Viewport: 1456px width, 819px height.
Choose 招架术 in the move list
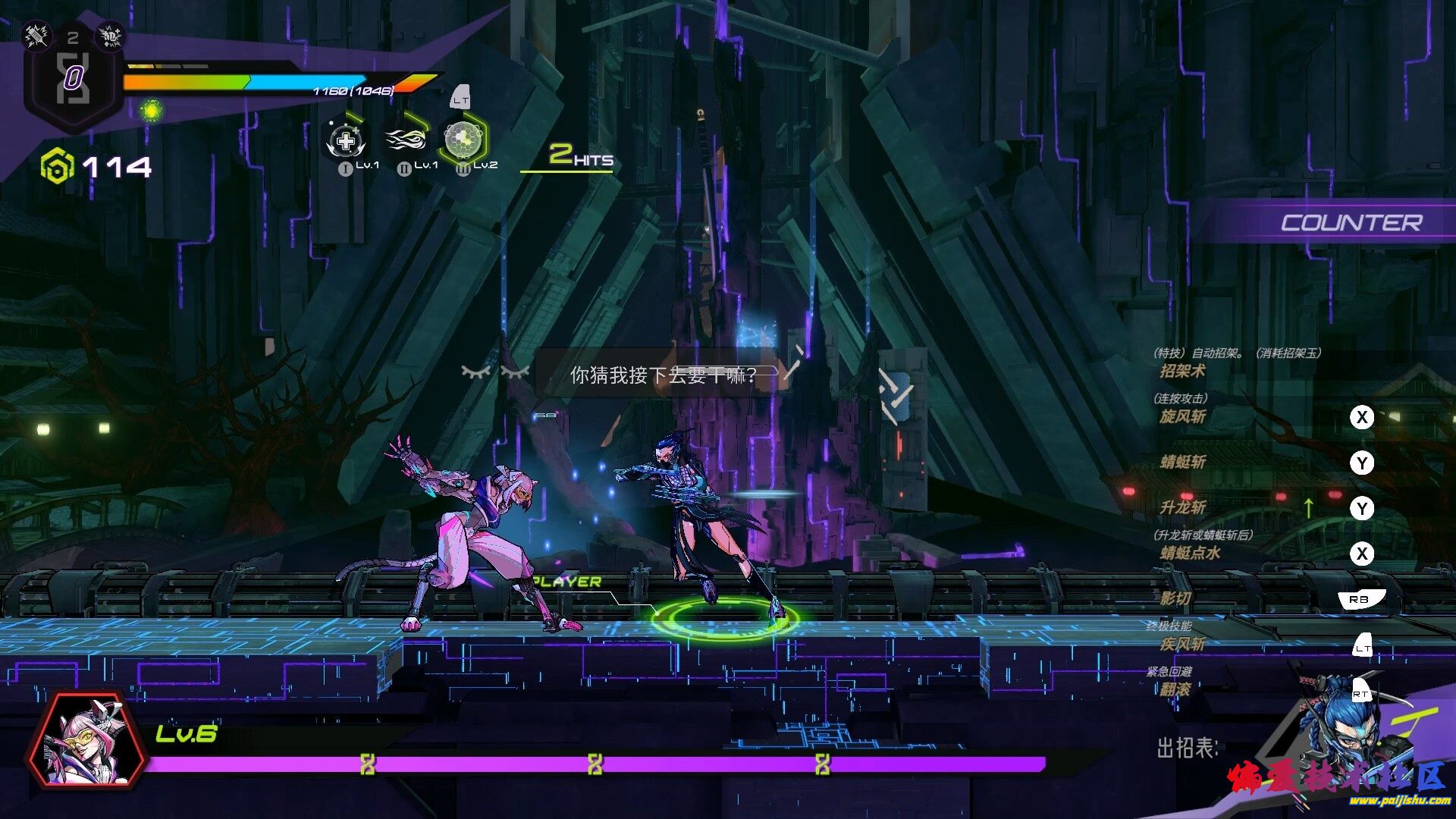point(1182,371)
